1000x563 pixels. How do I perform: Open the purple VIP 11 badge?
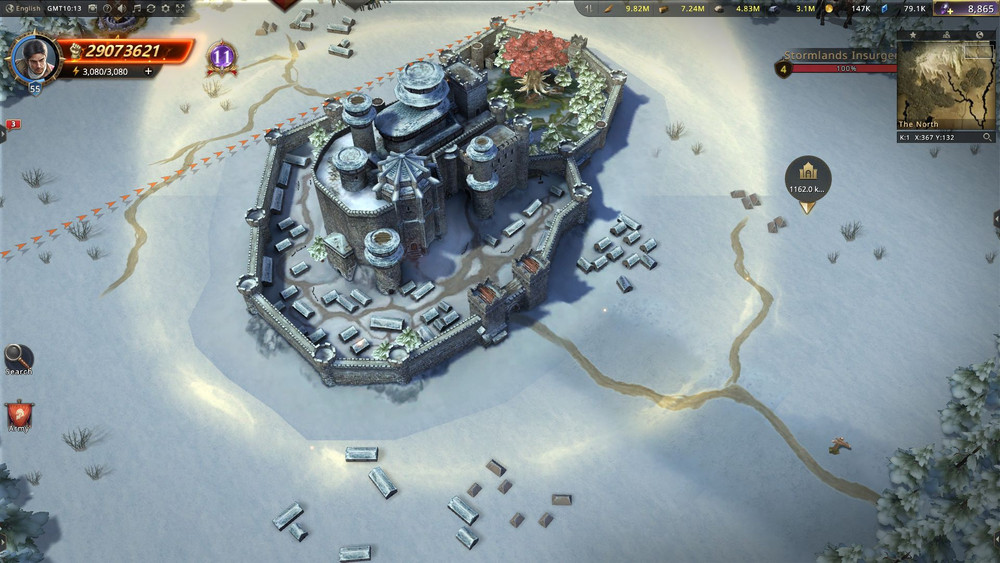click(x=221, y=57)
